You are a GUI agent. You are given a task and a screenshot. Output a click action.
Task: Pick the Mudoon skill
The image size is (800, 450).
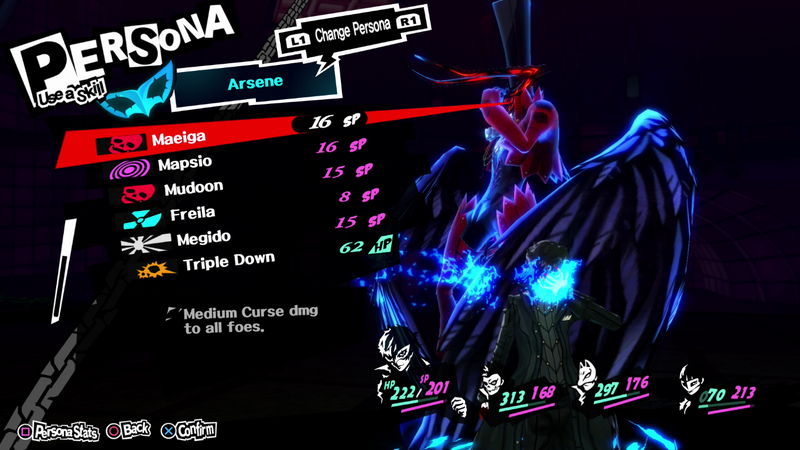point(192,188)
